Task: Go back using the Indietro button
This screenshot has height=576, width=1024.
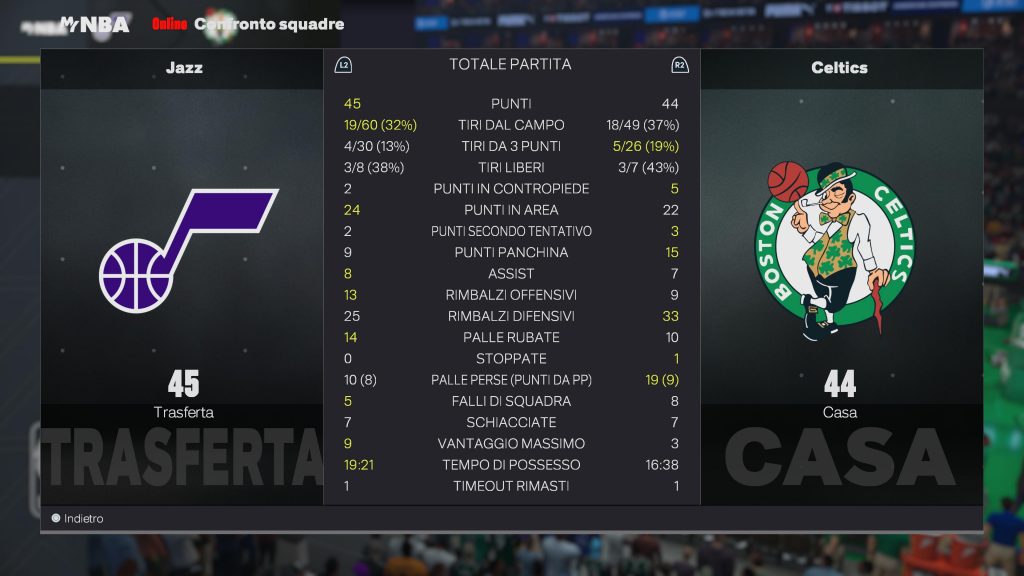Action: click(78, 519)
